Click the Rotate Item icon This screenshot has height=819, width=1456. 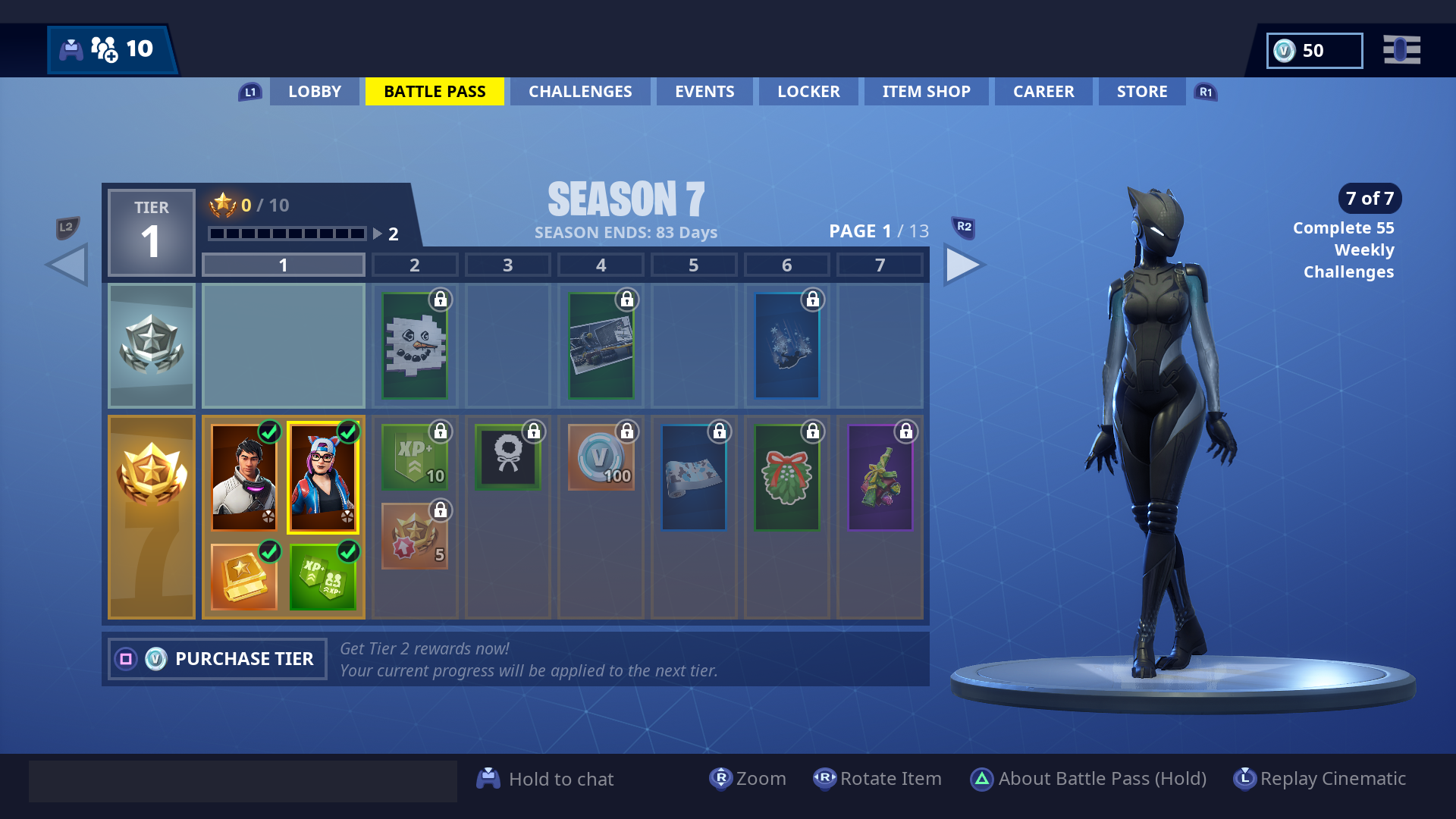click(825, 778)
